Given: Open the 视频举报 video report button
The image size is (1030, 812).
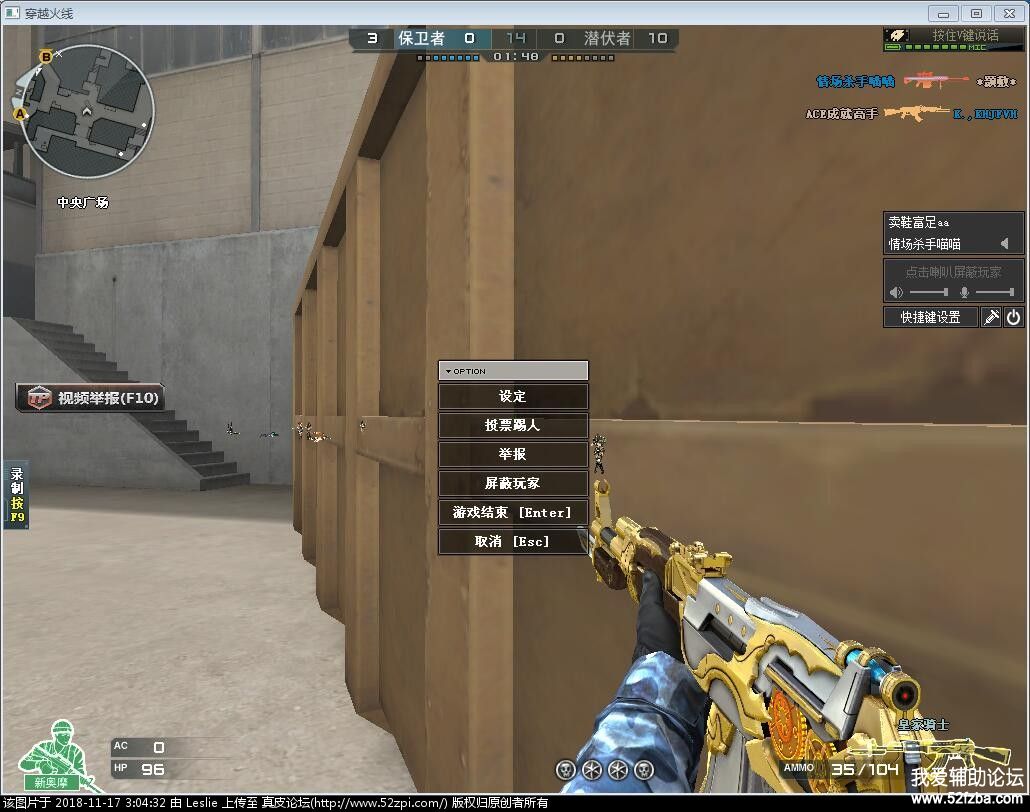Looking at the screenshot, I should tap(91, 398).
